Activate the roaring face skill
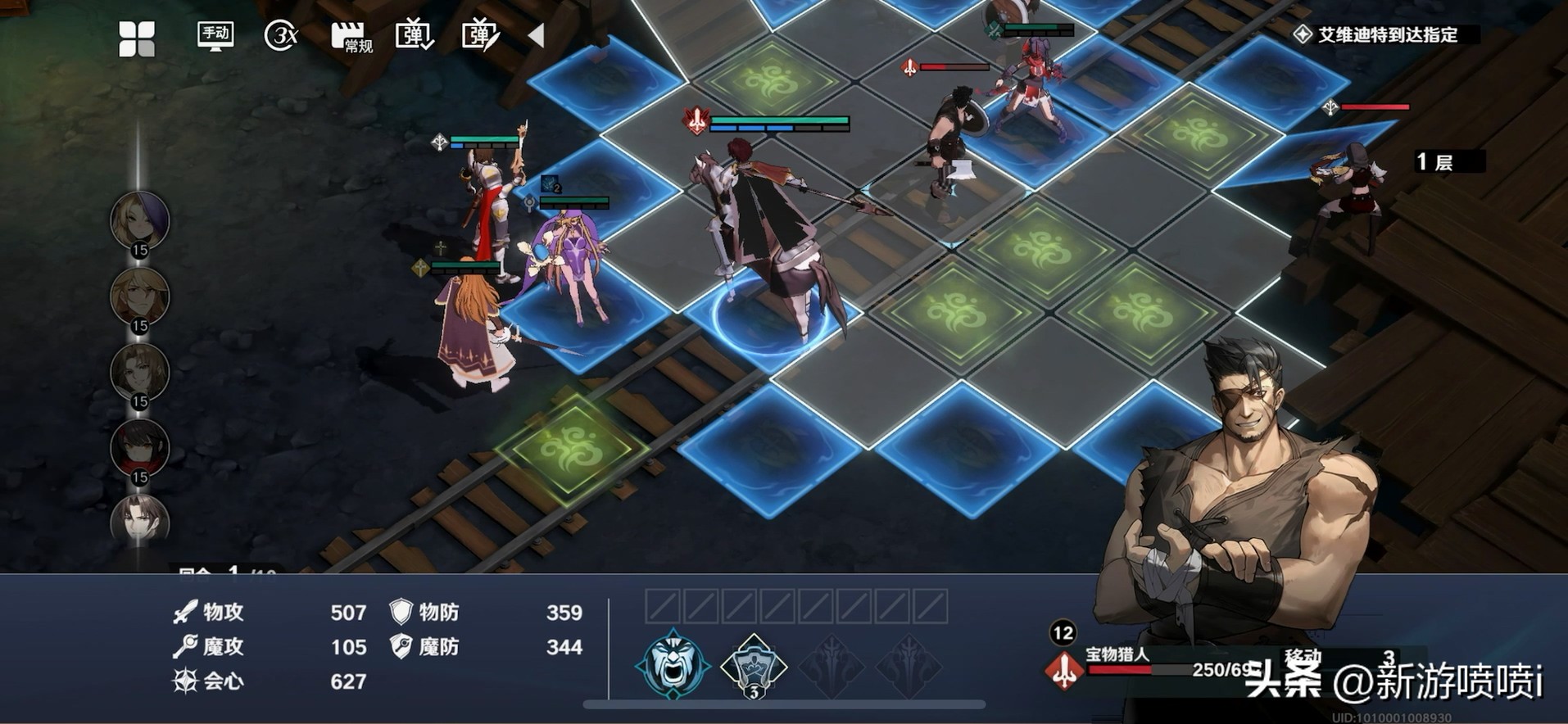 pos(673,663)
